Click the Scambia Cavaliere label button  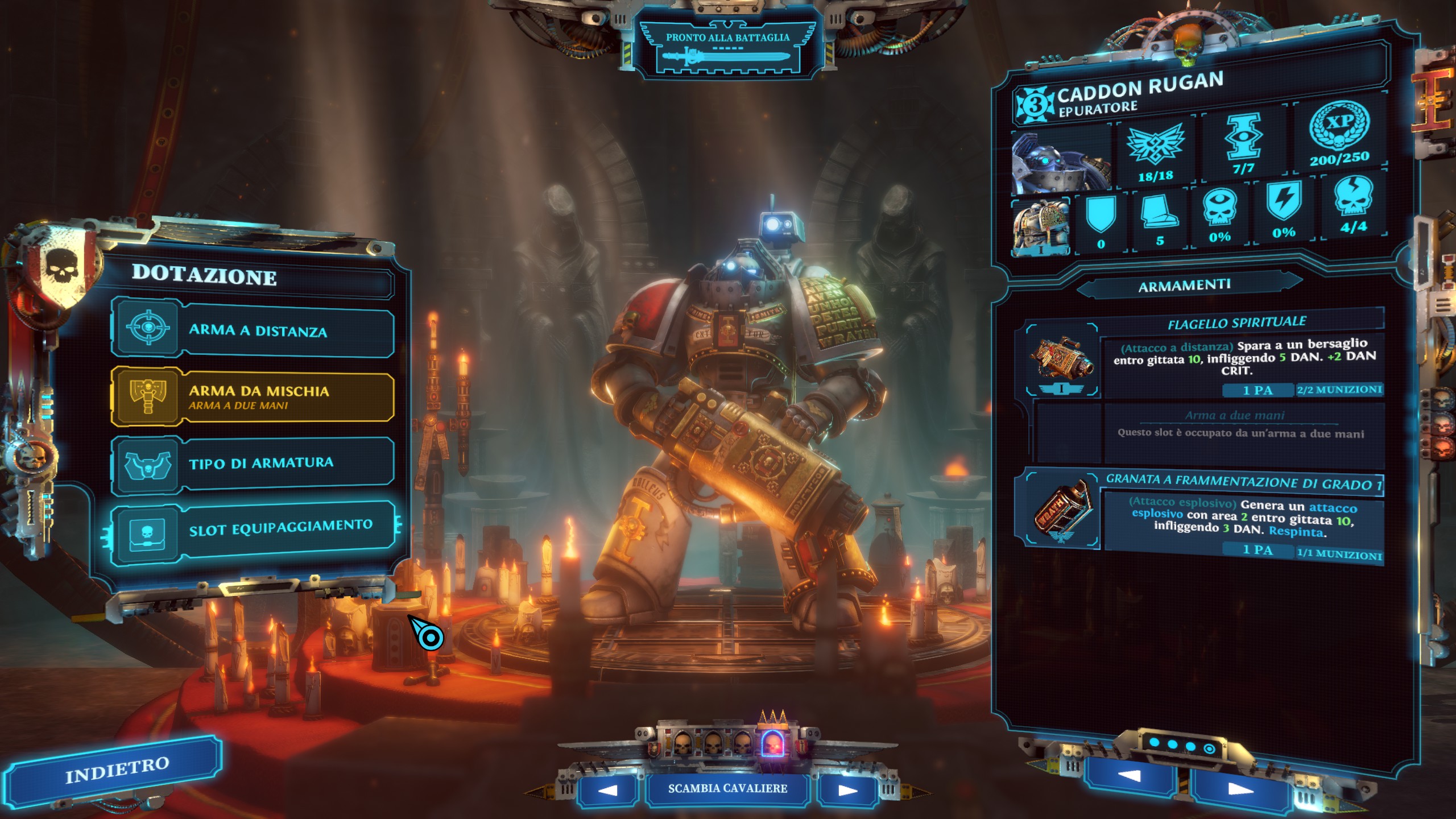(727, 789)
